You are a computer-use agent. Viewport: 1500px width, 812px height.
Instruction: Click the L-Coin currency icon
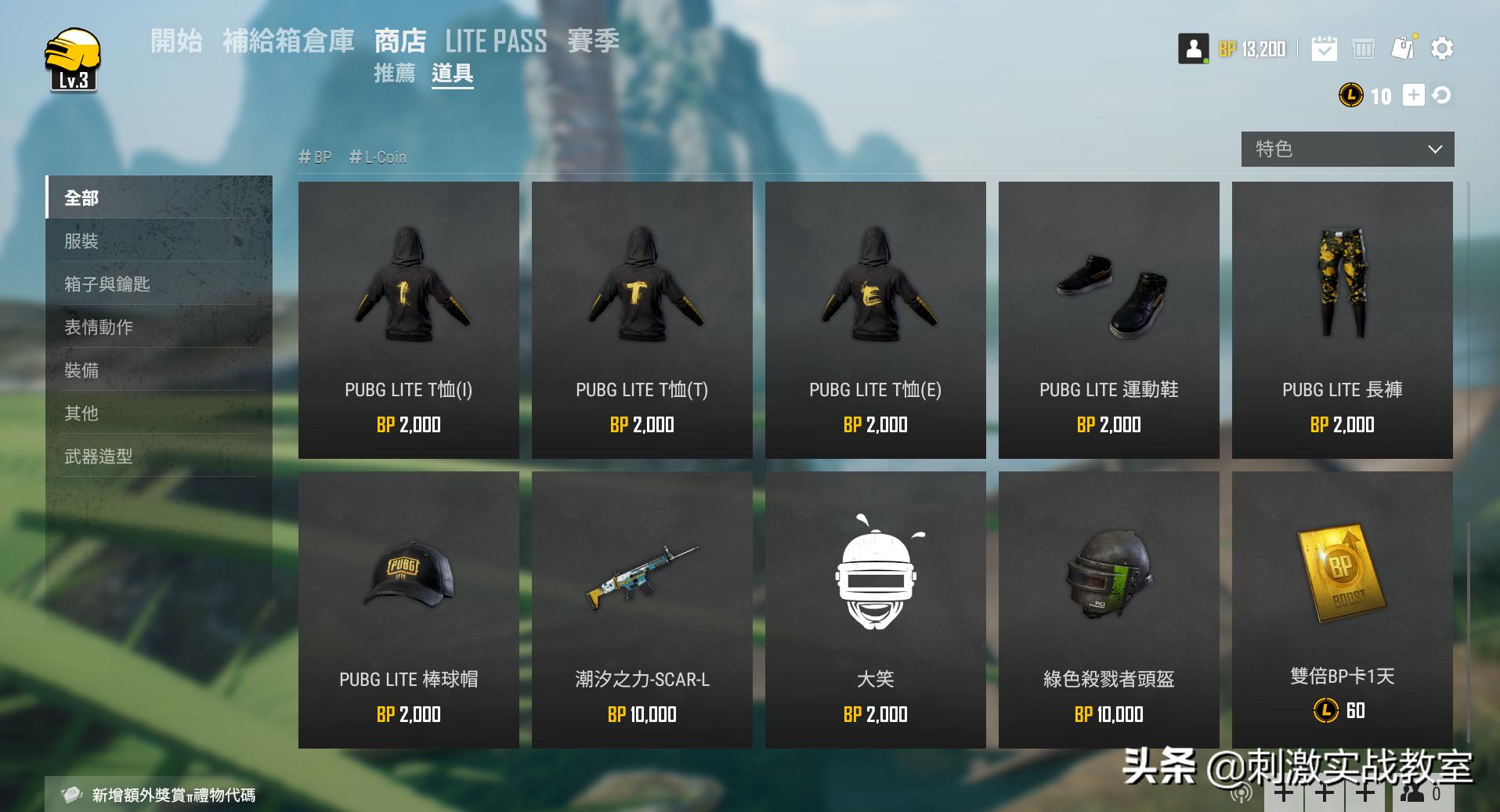[1350, 96]
